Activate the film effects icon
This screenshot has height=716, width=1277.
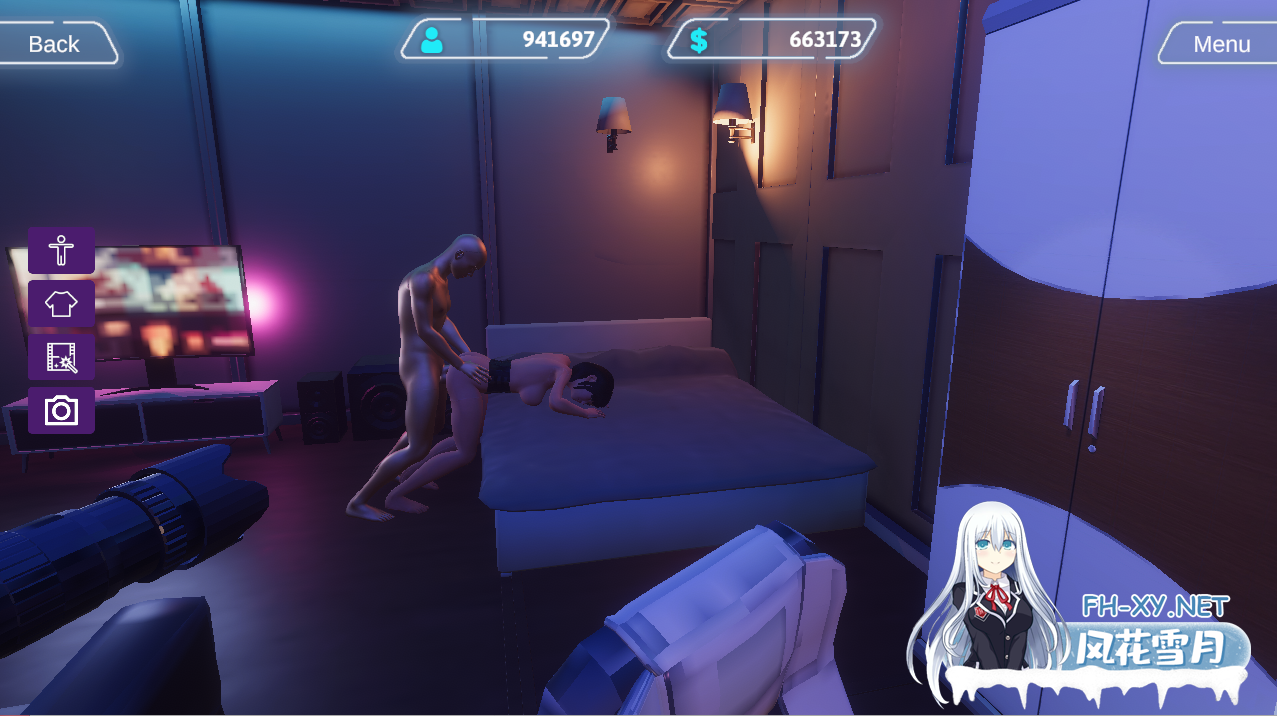point(61,357)
